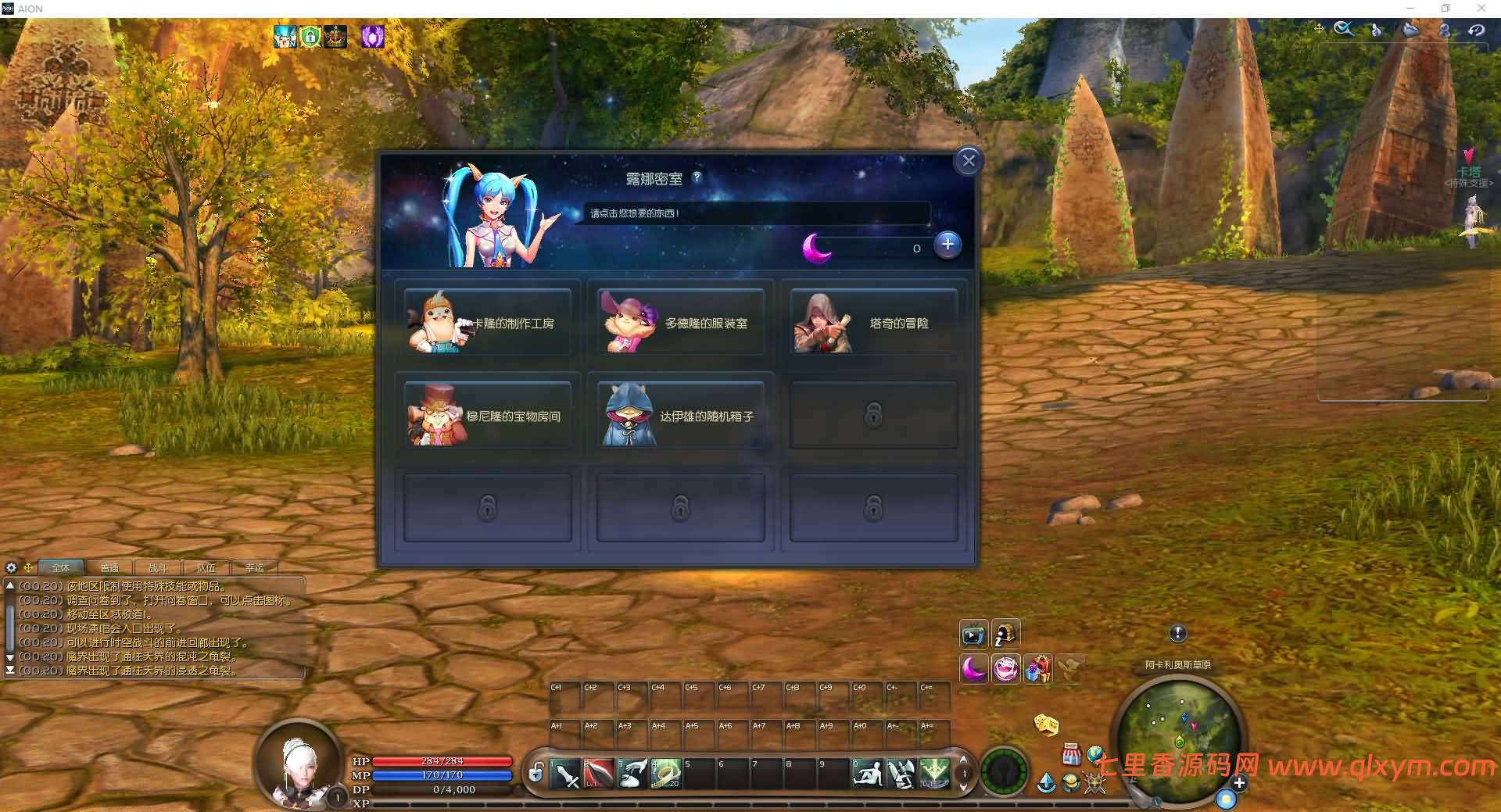Switch to the 战斗 chat tab
Image resolution: width=1501 pixels, height=812 pixels.
[x=158, y=568]
